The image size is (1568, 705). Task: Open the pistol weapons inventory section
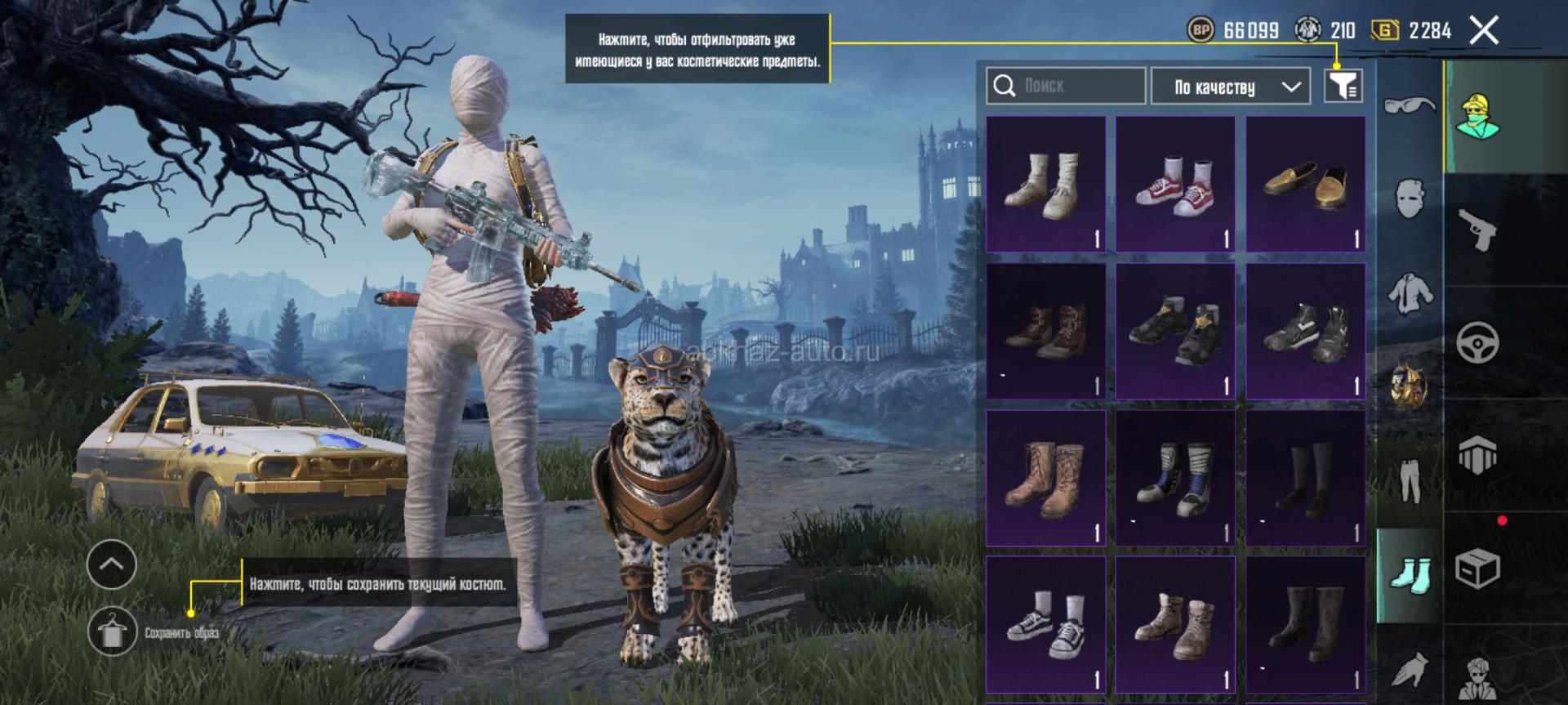1477,230
